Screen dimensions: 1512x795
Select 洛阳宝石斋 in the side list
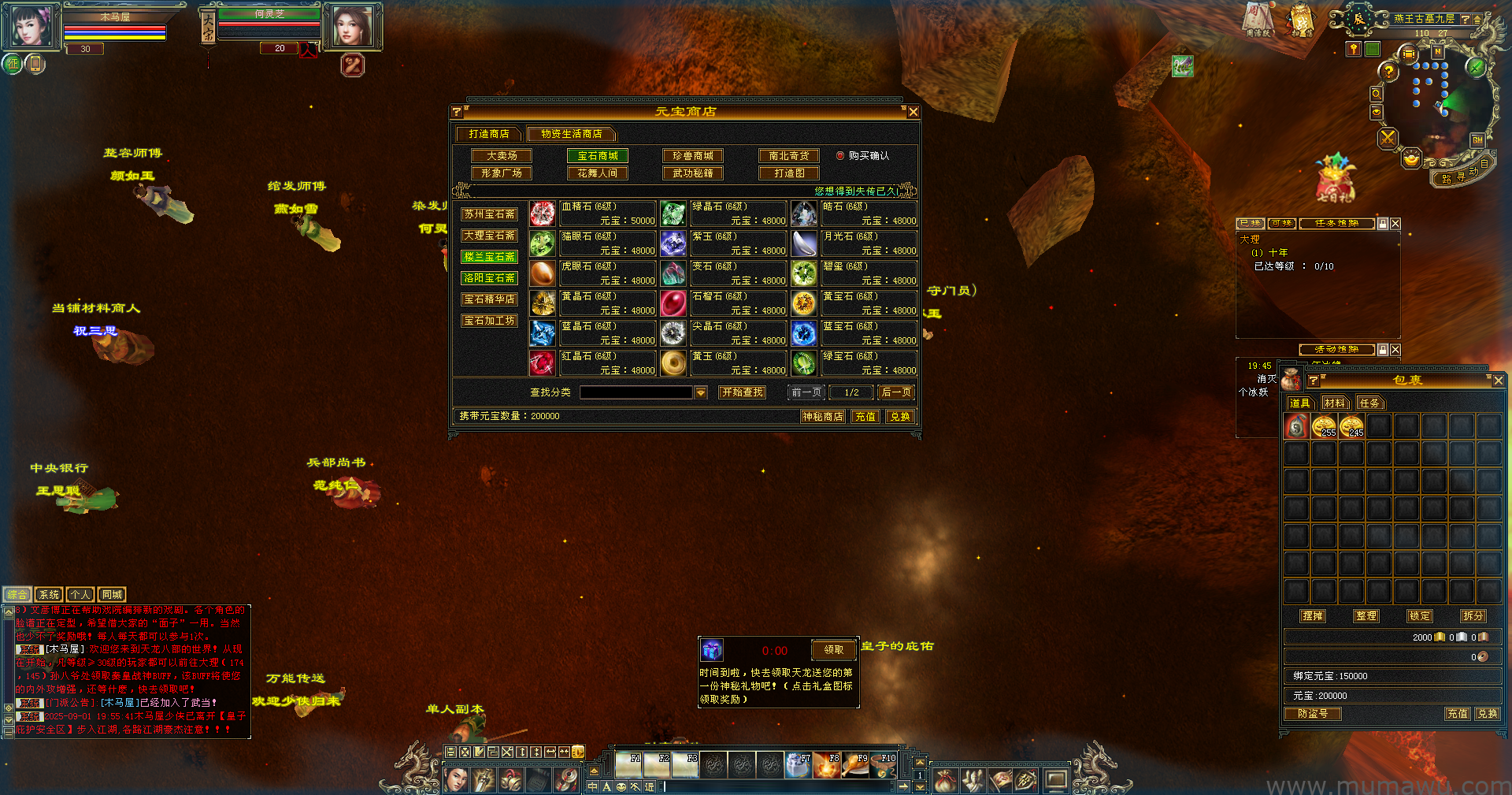tap(489, 278)
